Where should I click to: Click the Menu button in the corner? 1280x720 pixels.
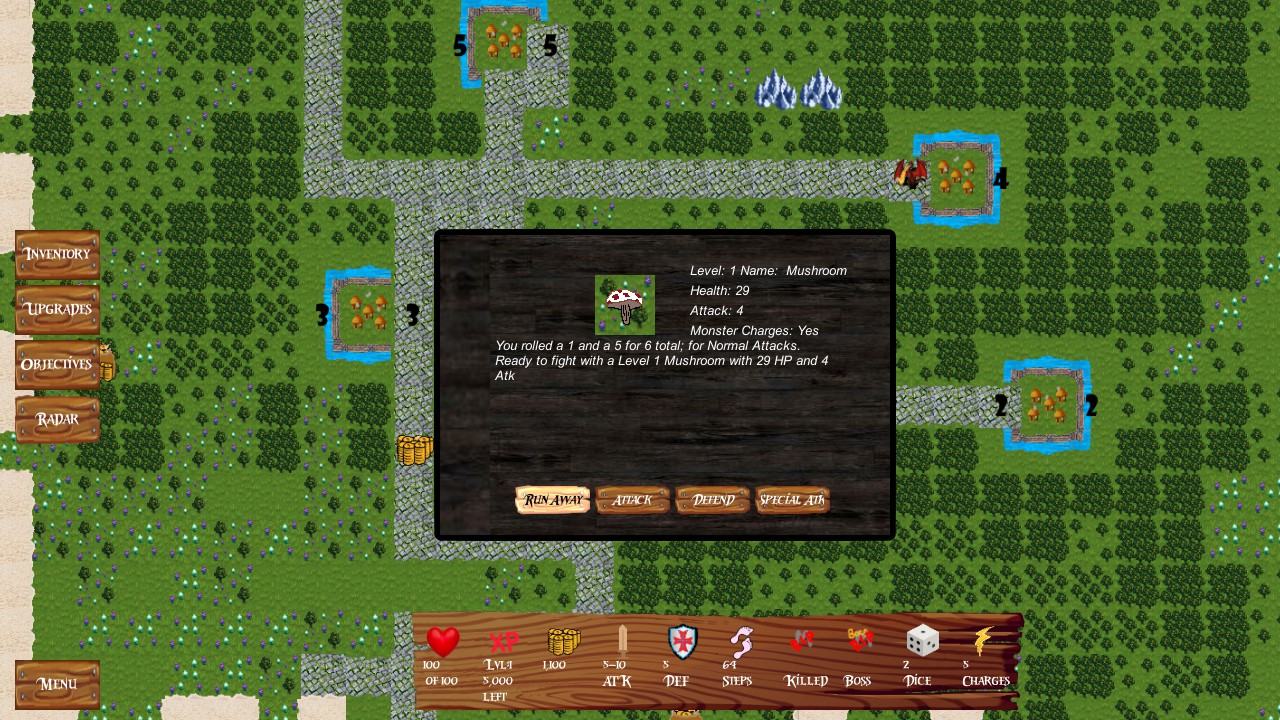[57, 684]
